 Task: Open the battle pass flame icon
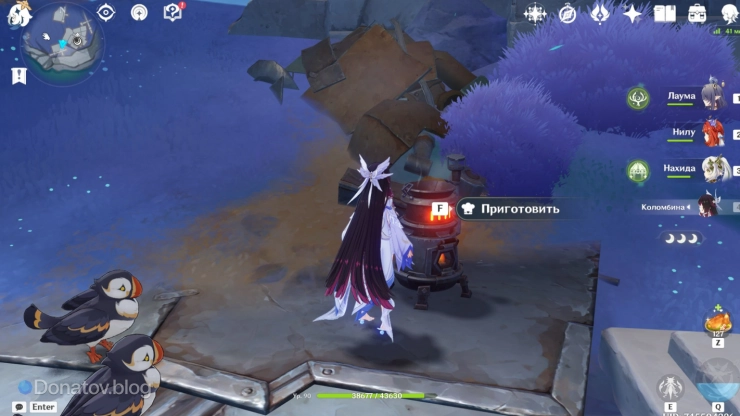pyautogui.click(x=600, y=13)
